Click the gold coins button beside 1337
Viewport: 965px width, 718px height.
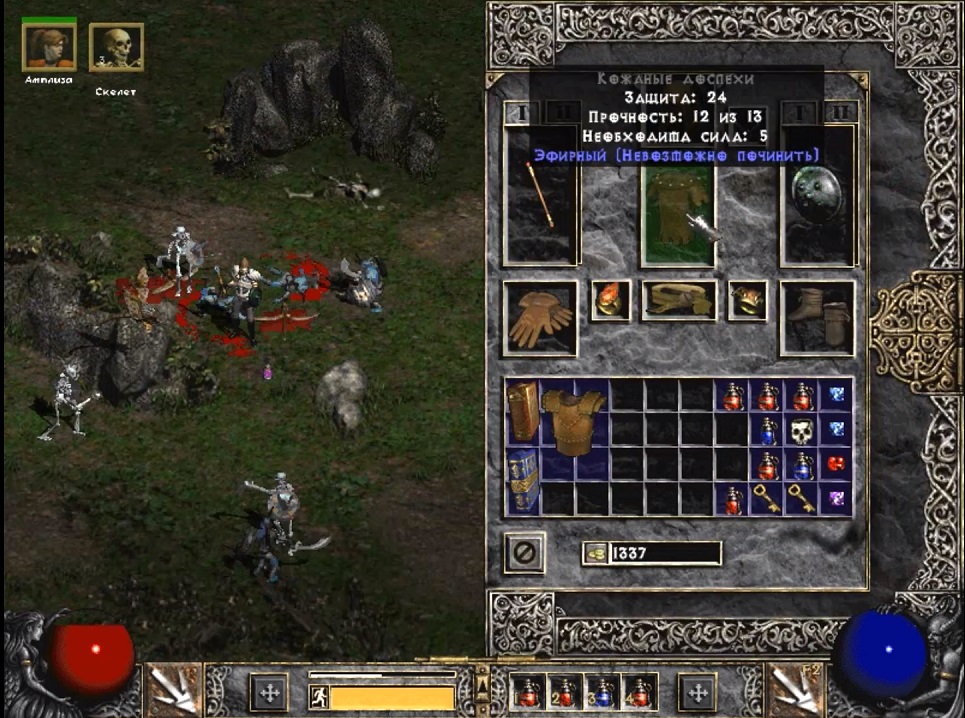(x=594, y=553)
